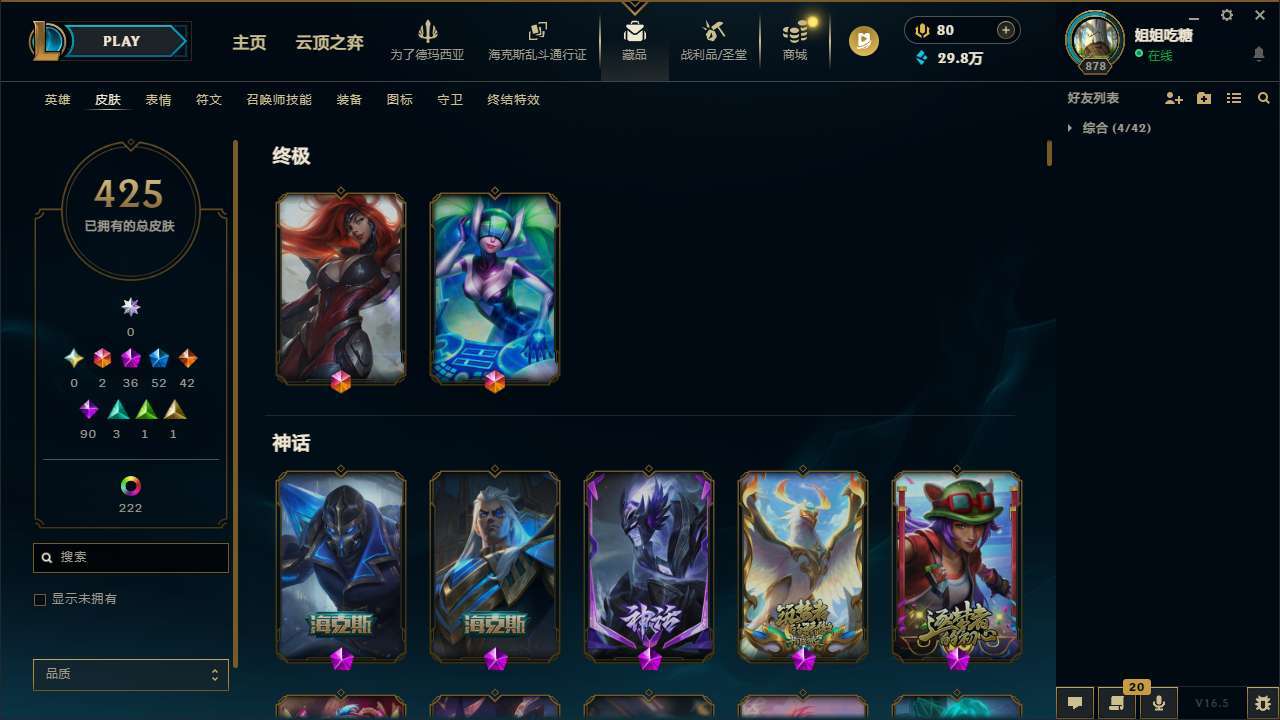Select the DJ Sona ultimate skin card
This screenshot has width=1280, height=720.
tap(493, 288)
